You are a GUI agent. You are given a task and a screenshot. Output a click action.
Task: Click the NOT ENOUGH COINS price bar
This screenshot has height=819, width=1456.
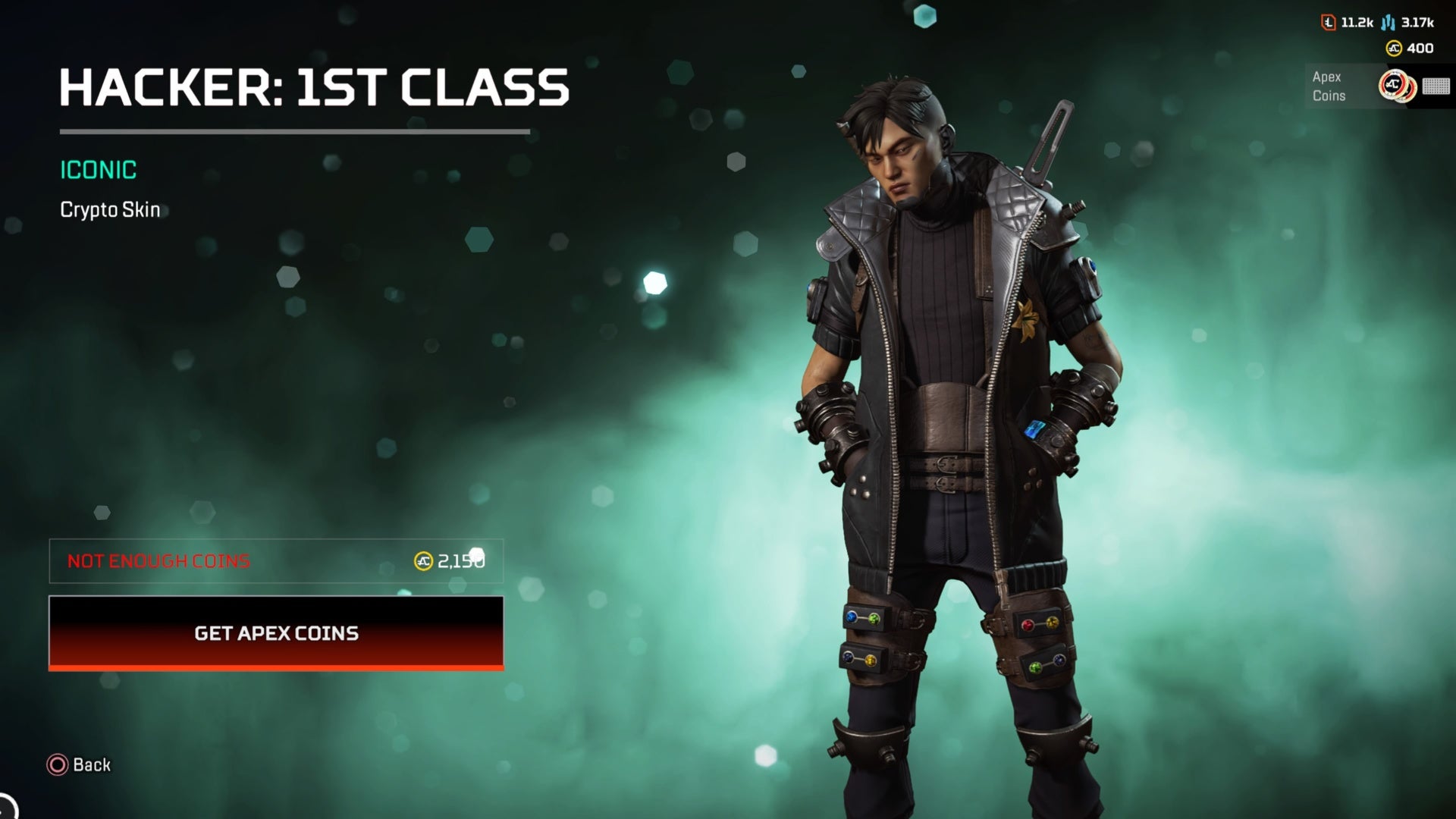[276, 561]
